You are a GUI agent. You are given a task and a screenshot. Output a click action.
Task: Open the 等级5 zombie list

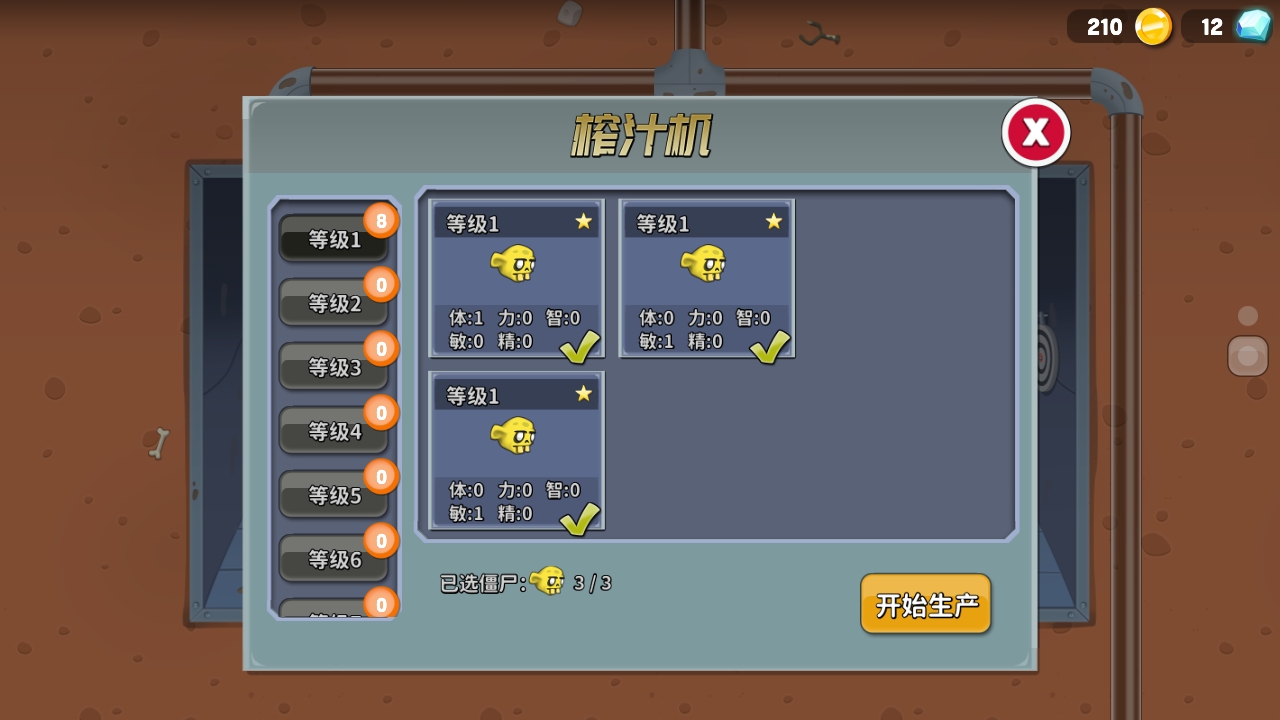click(x=334, y=495)
